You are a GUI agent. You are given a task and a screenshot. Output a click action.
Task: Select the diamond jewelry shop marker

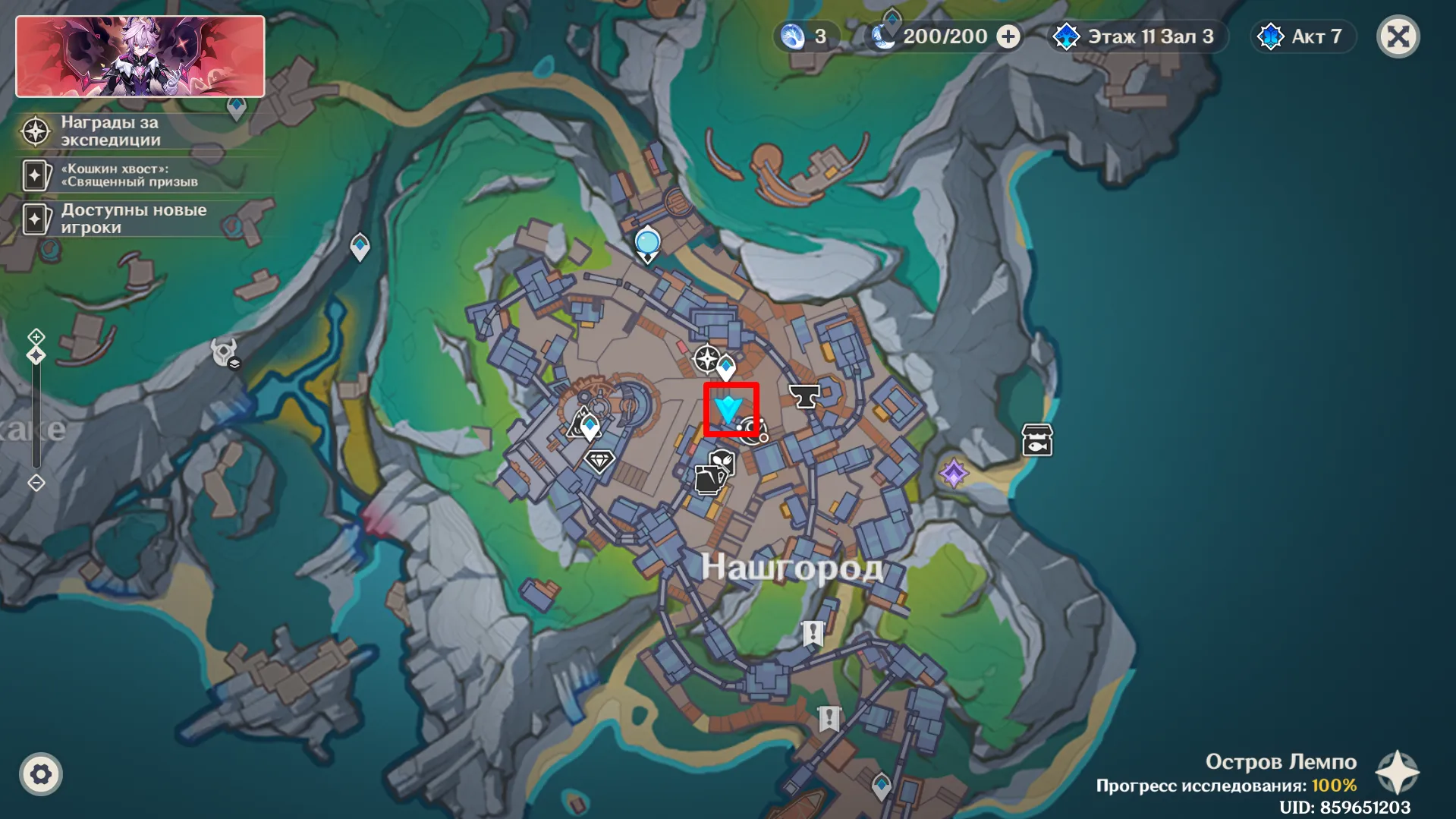tap(599, 460)
